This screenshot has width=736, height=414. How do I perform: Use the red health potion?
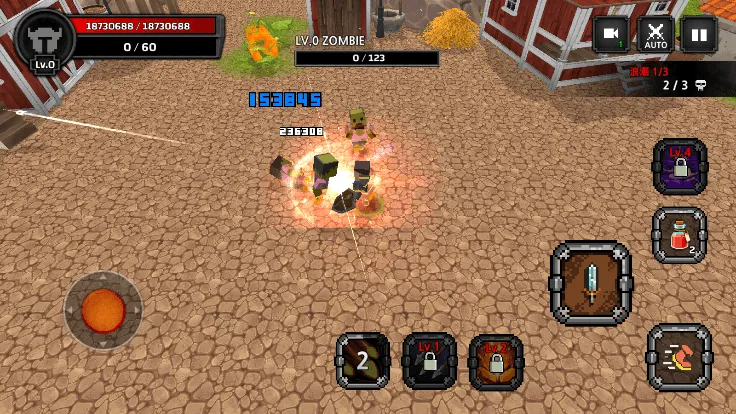pos(680,236)
